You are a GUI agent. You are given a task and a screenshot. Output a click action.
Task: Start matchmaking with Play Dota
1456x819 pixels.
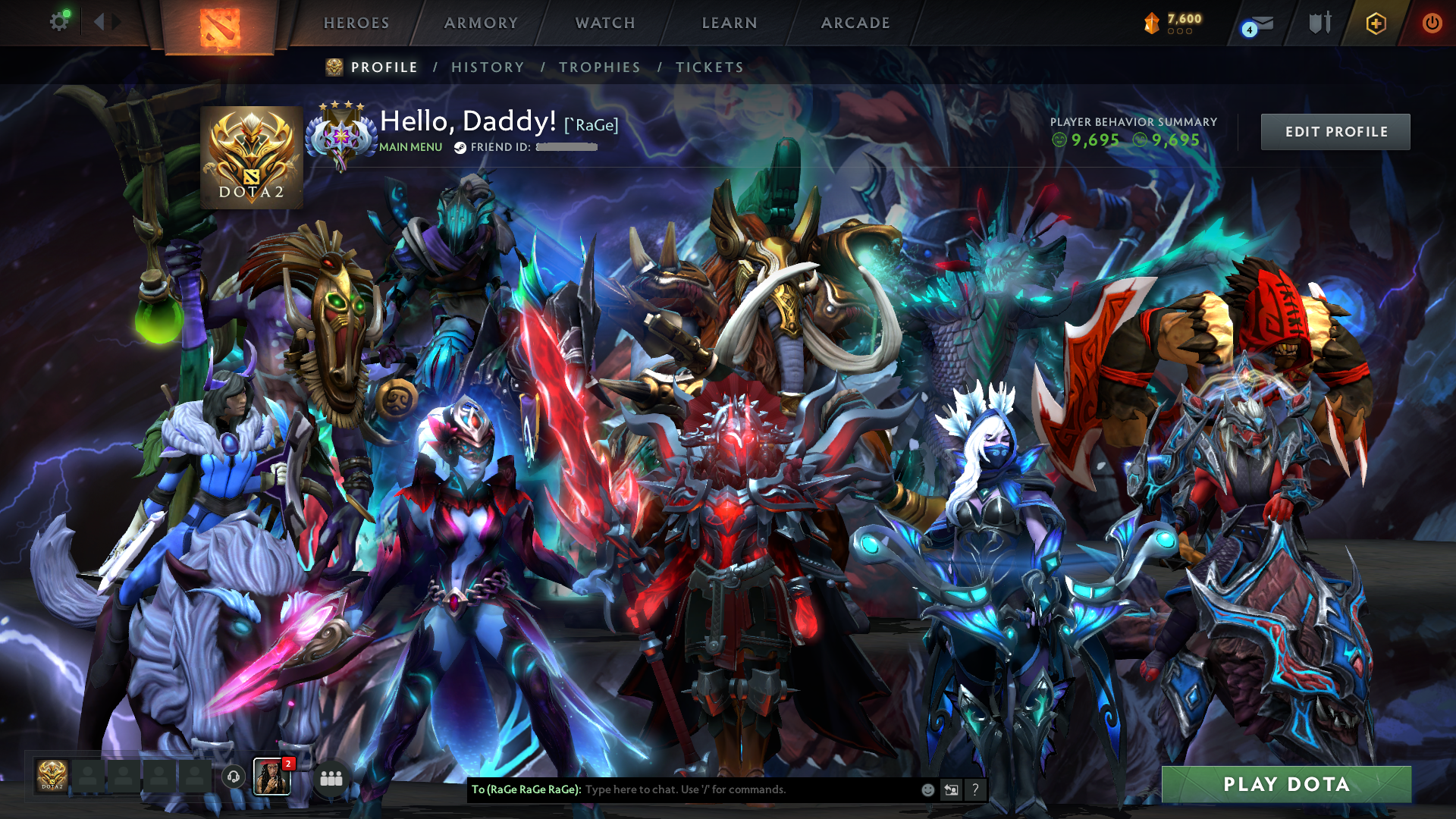click(x=1286, y=784)
